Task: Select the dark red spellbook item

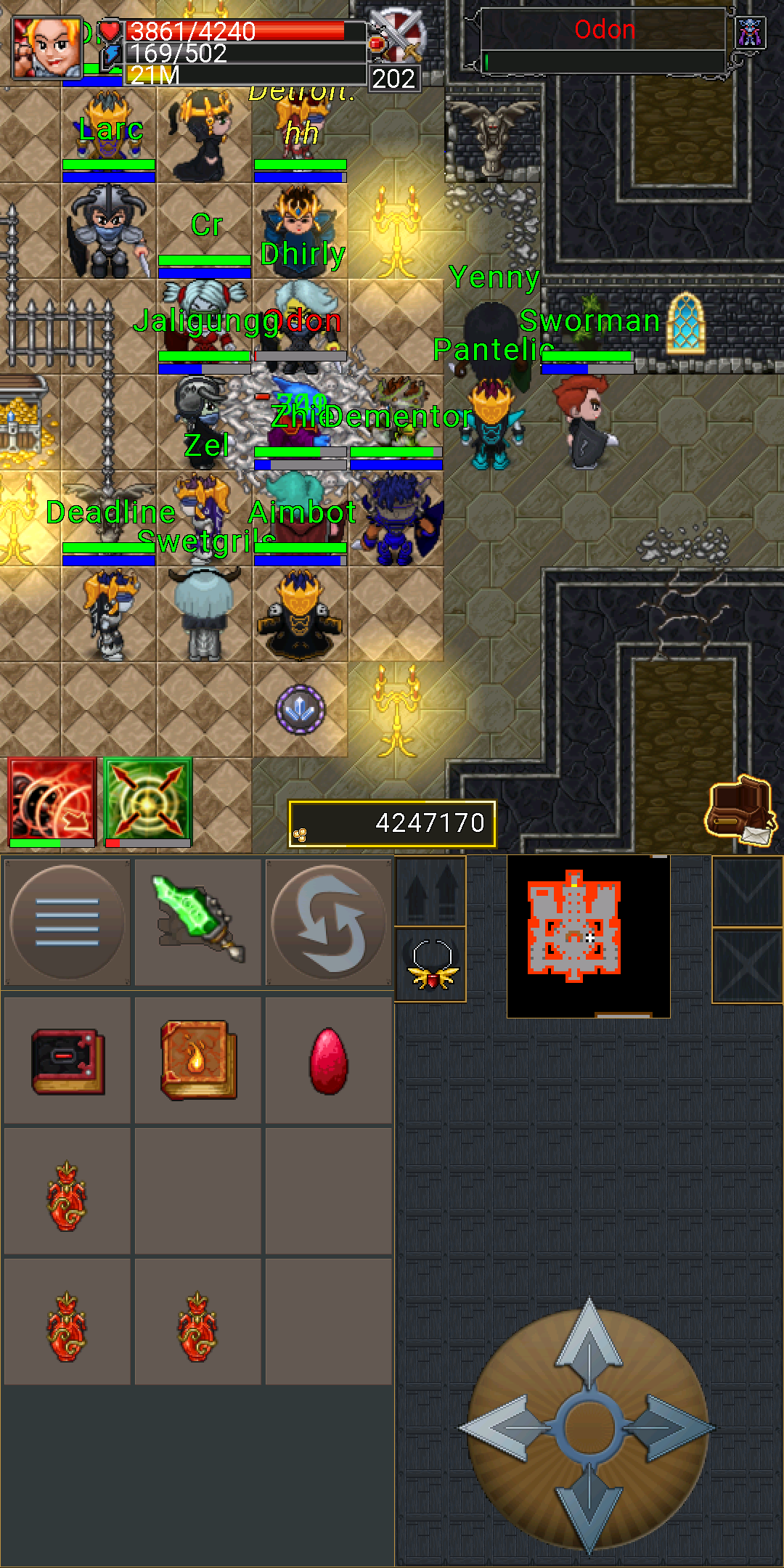Action: tap(68, 1061)
